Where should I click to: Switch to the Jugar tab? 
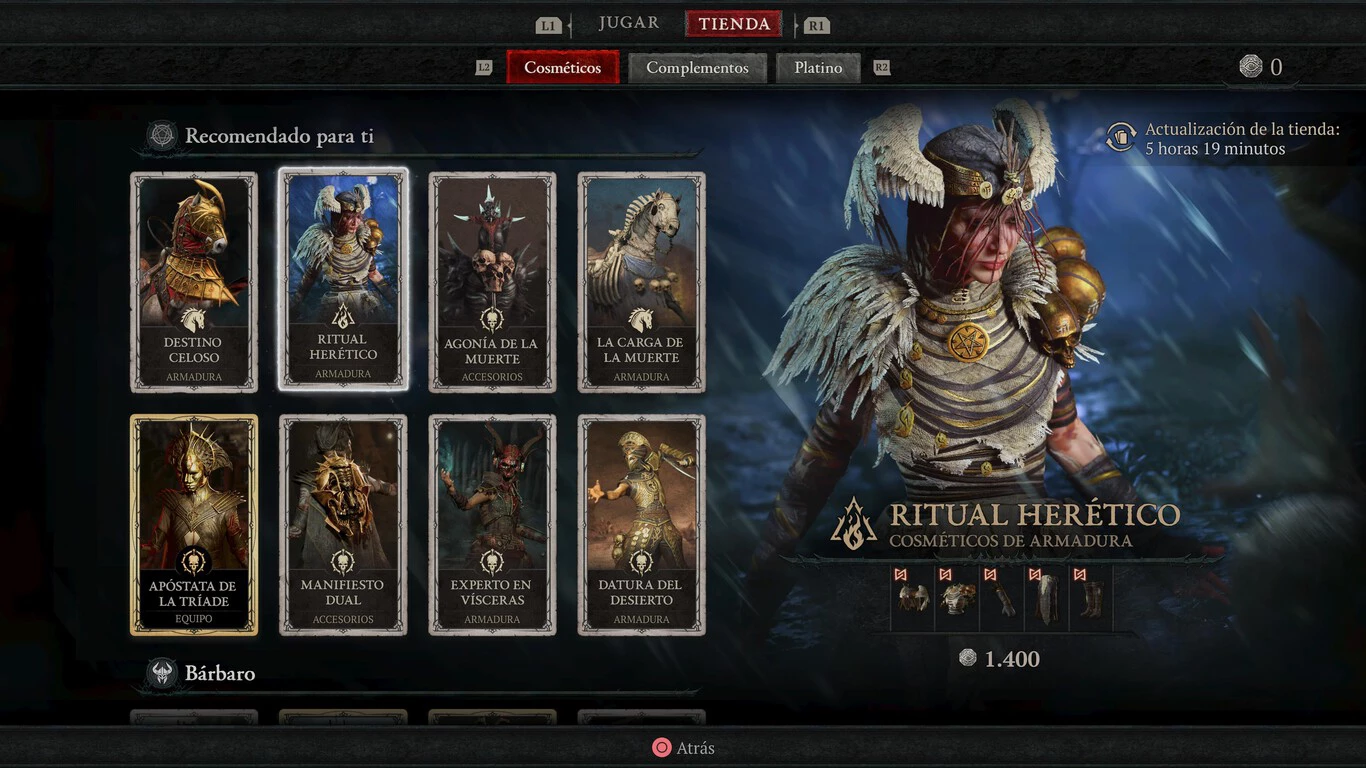[628, 24]
